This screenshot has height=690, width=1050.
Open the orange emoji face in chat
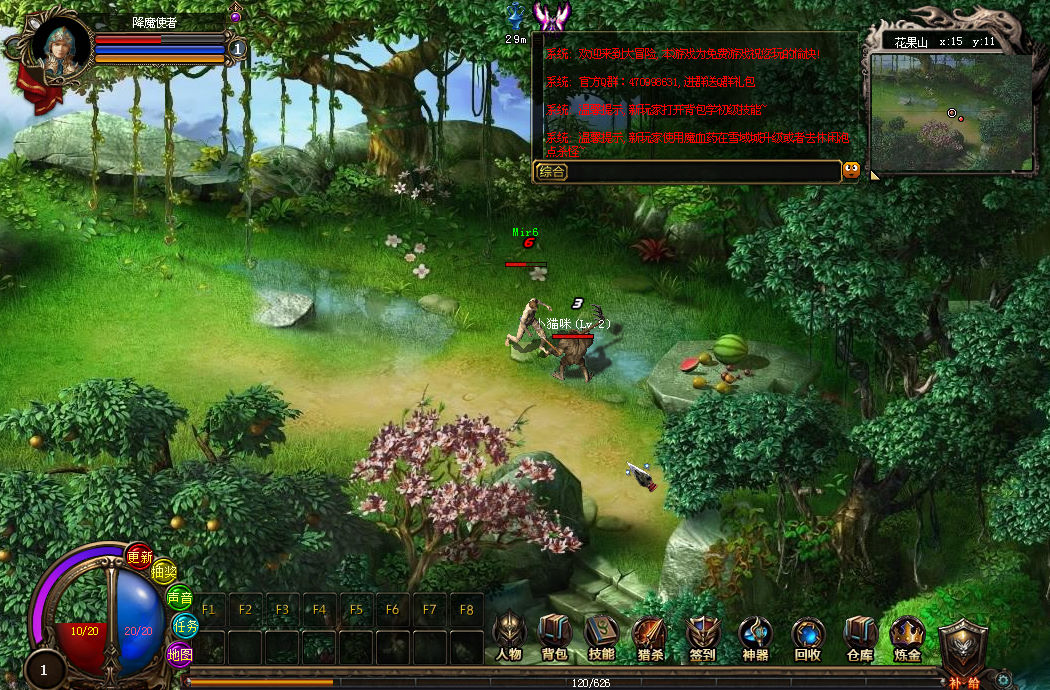[x=851, y=170]
